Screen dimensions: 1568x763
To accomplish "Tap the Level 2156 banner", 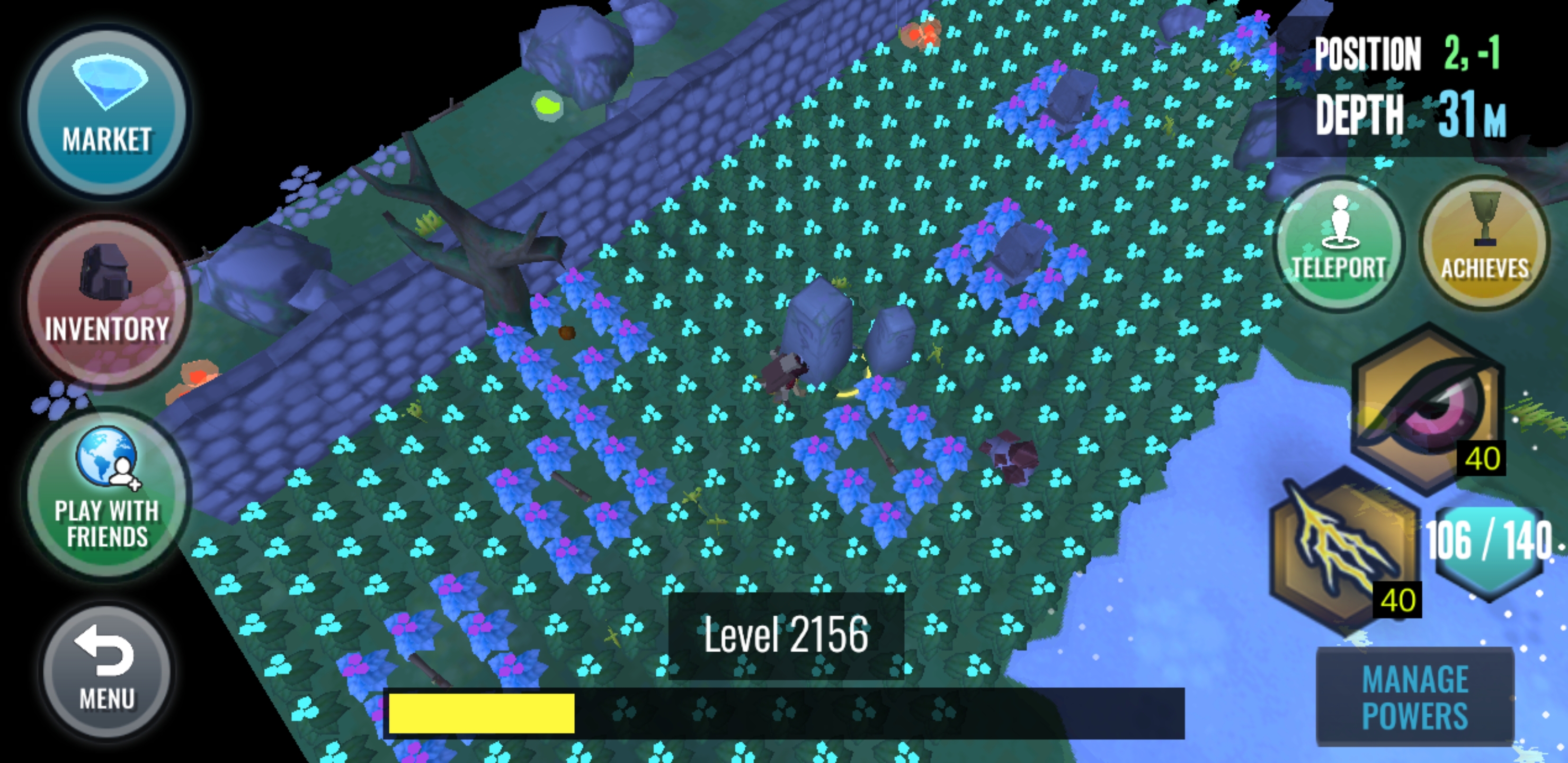I will [785, 636].
